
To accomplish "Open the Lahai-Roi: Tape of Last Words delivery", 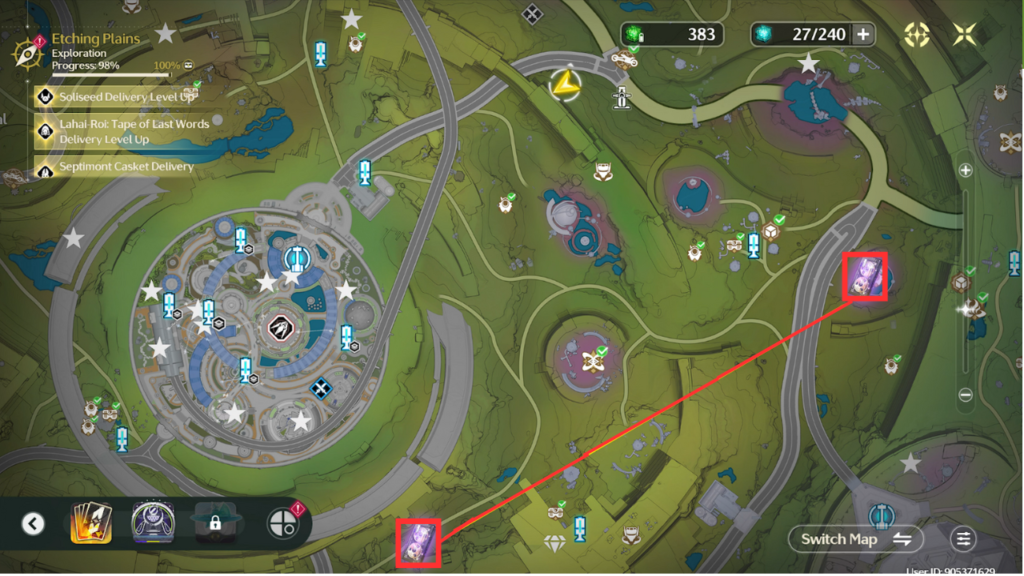I will coord(120,131).
